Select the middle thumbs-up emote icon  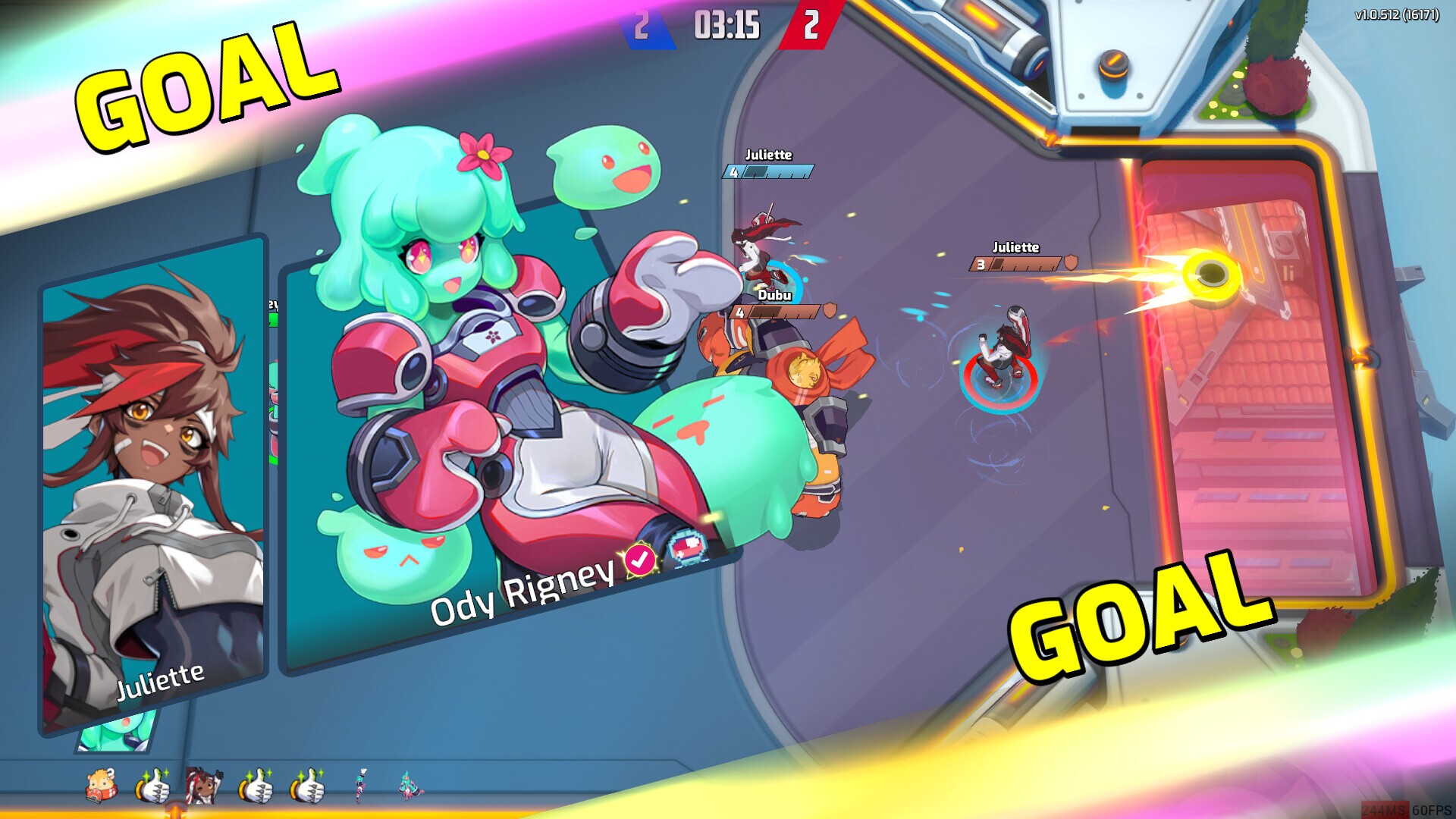click(257, 787)
